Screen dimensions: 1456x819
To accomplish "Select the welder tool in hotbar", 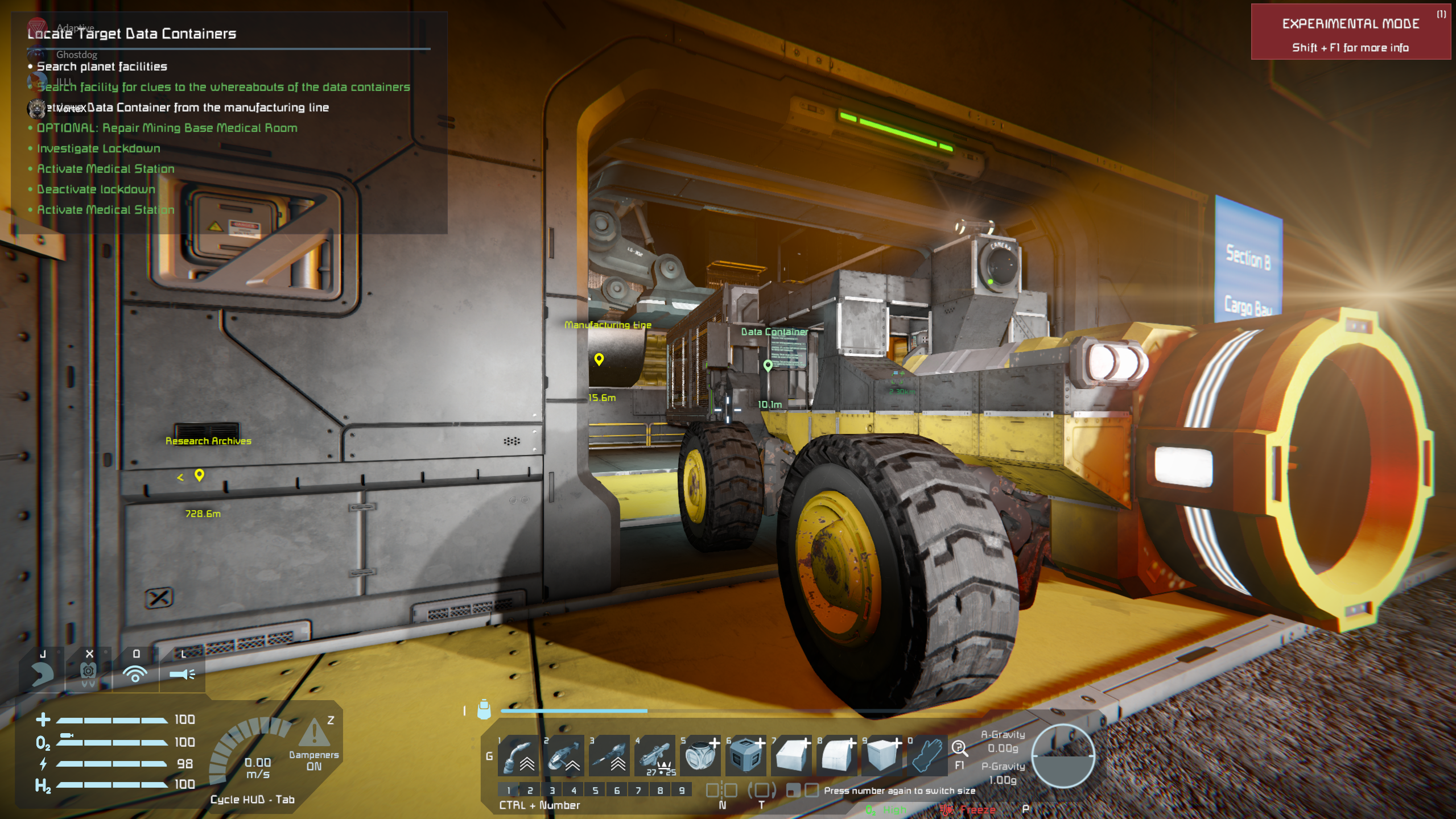I will (518, 756).
